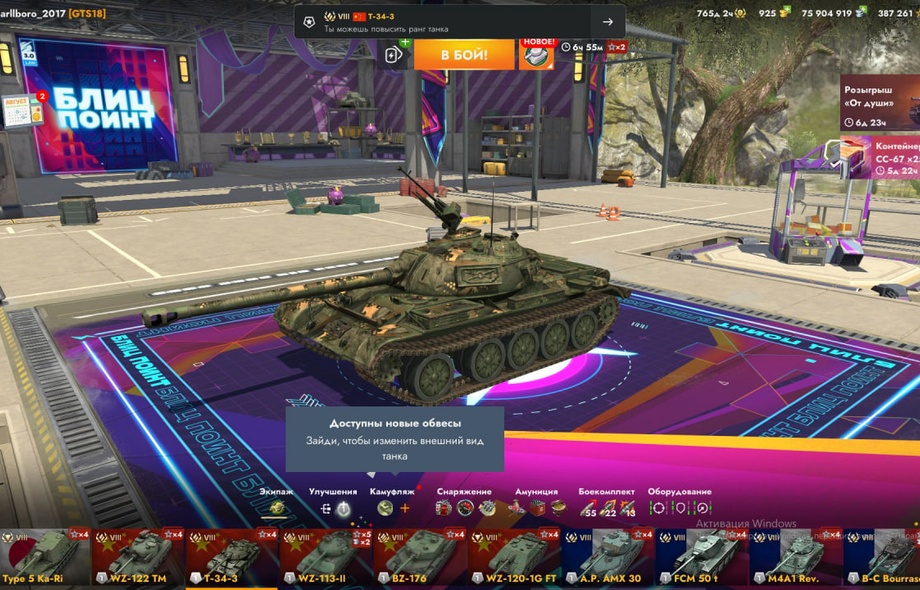The height and width of the screenshot is (590, 920).
Task: Select the WZ-113-II tank card
Action: (x=327, y=557)
